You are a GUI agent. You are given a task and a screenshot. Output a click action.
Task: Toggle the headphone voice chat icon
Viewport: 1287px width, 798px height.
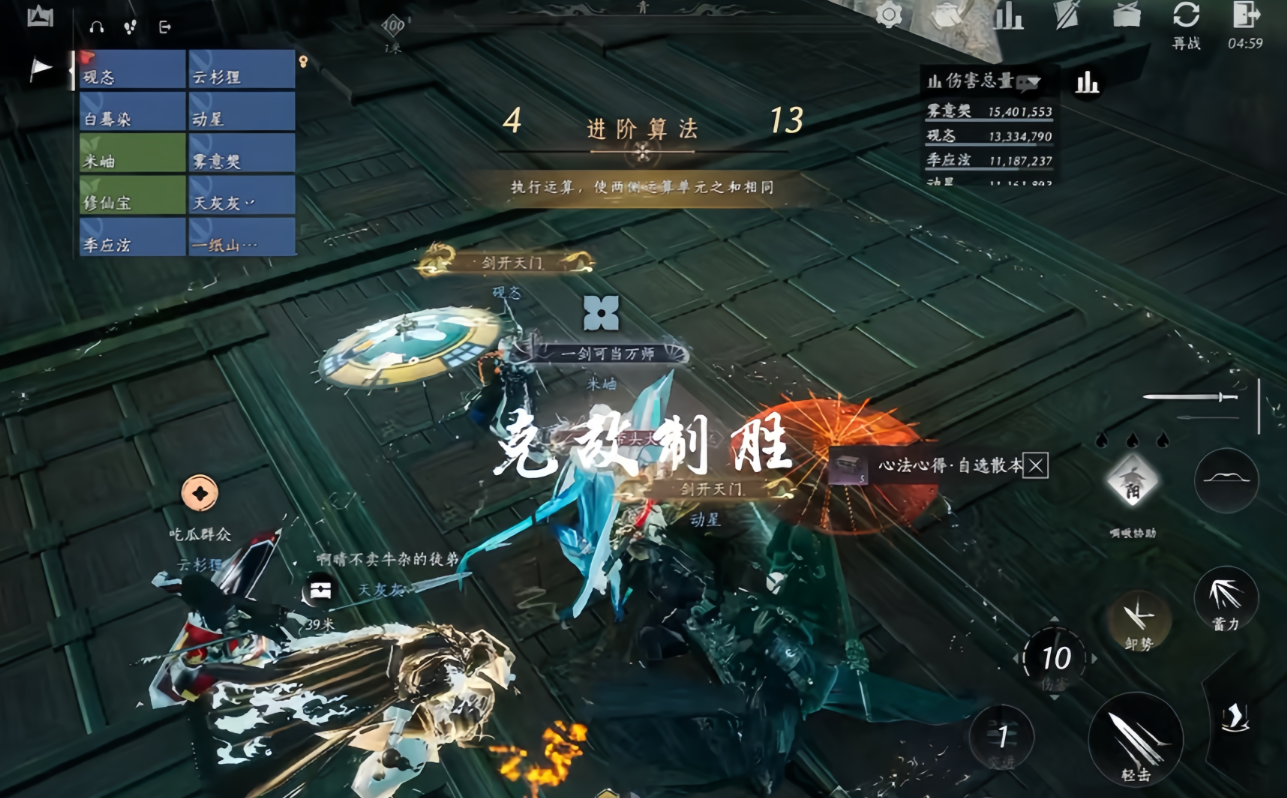[95, 29]
